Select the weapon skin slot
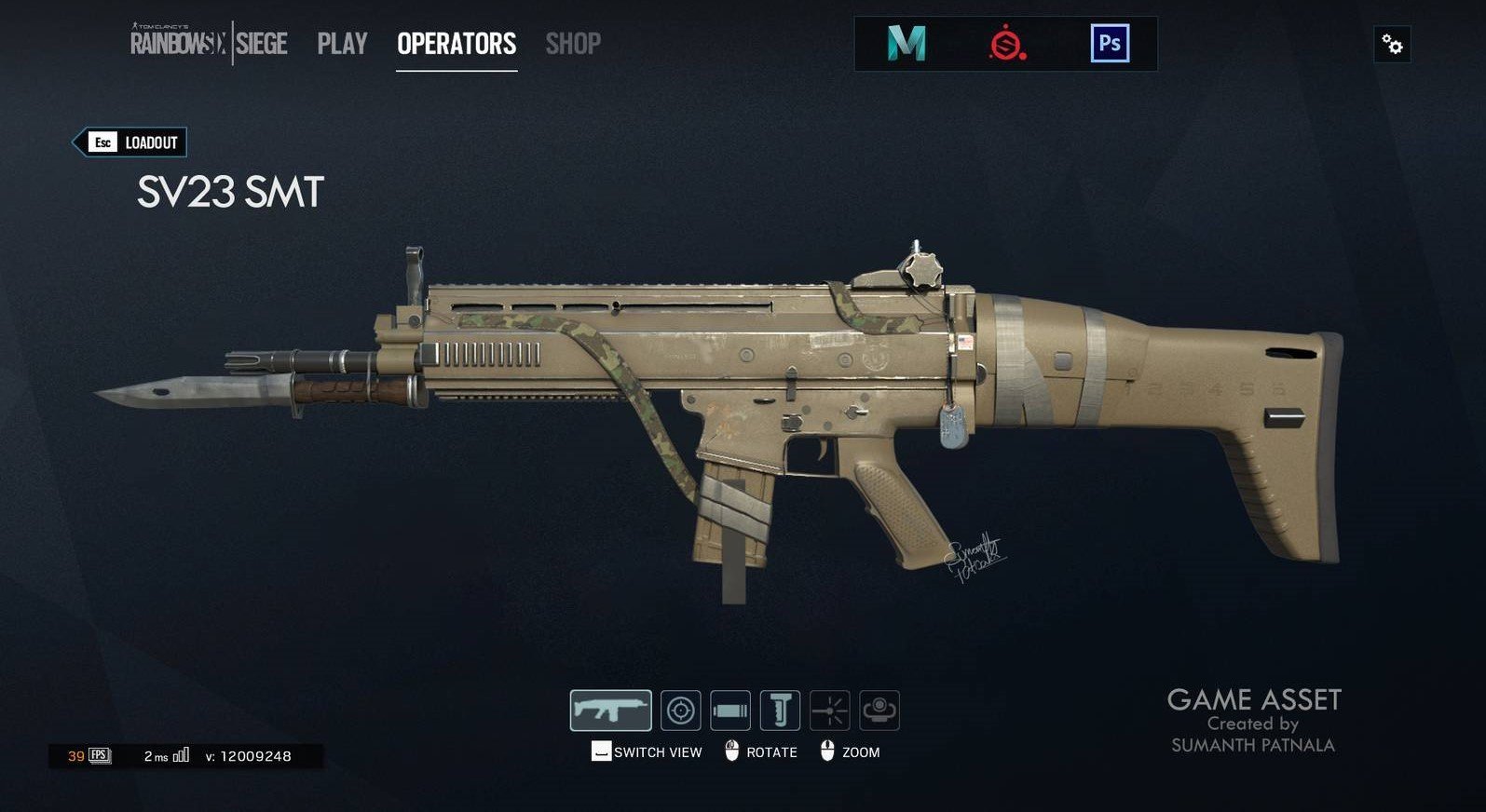The height and width of the screenshot is (812, 1486). pyautogui.click(x=610, y=710)
